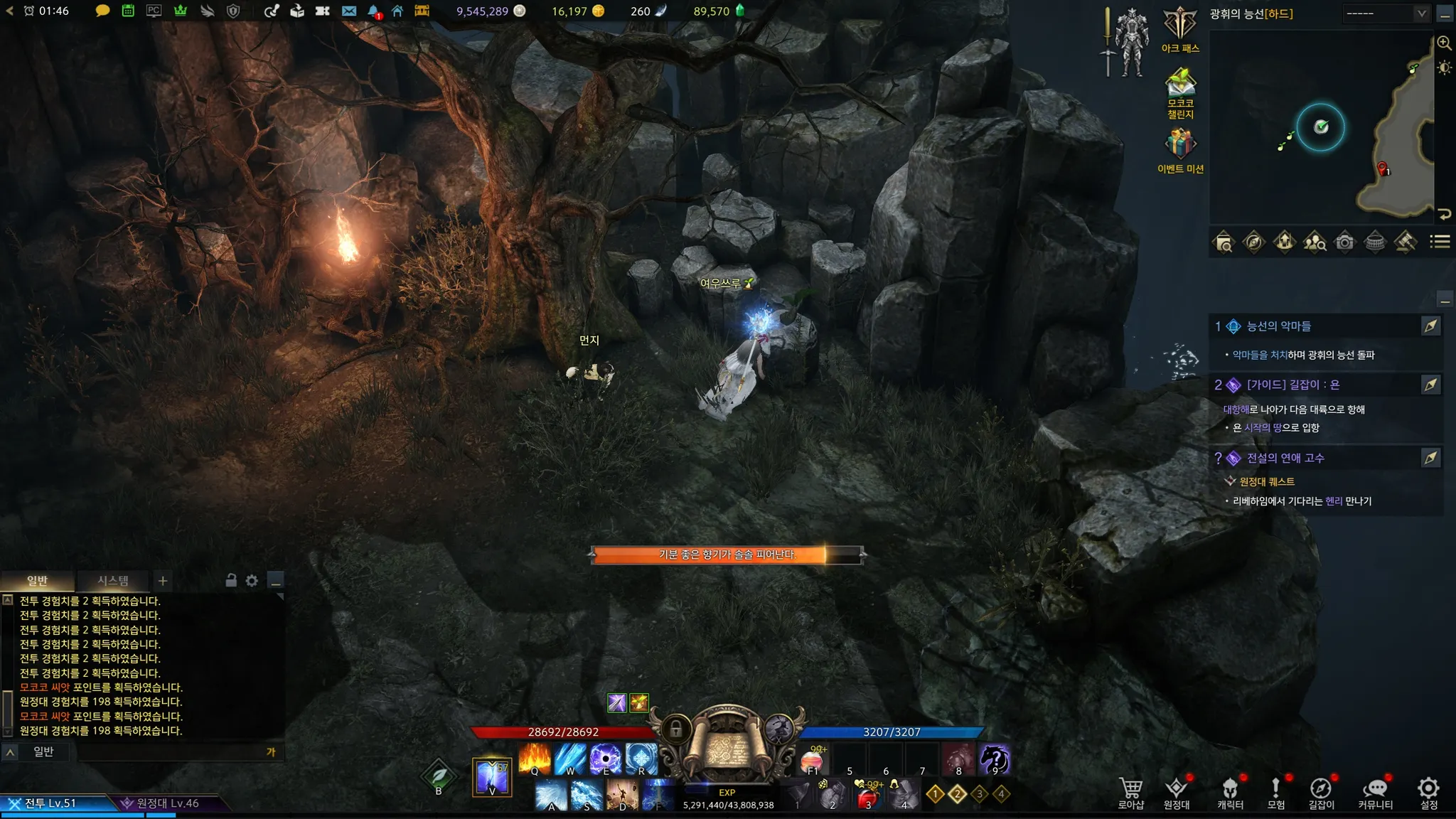The image size is (1456, 819).
Task: Open the 모험 adventure menu
Action: click(x=1275, y=792)
